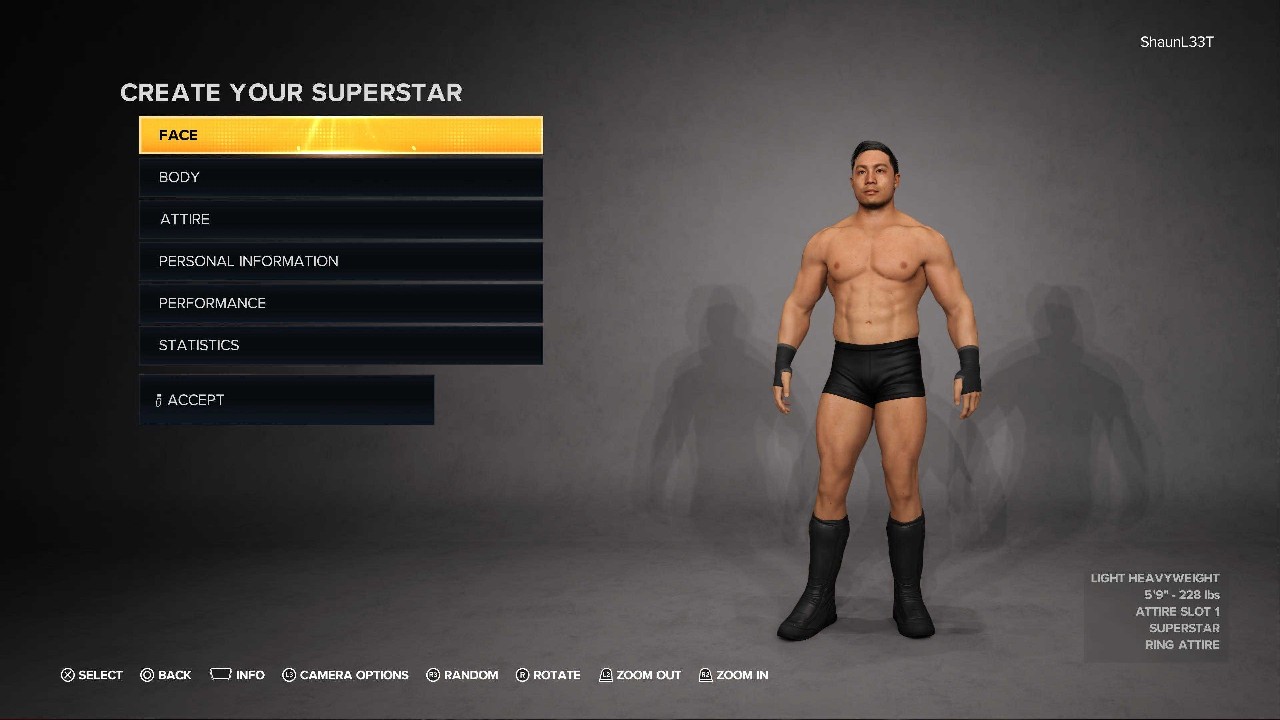Select the ATTIRE menu entry
This screenshot has height=720, width=1280.
coord(340,218)
